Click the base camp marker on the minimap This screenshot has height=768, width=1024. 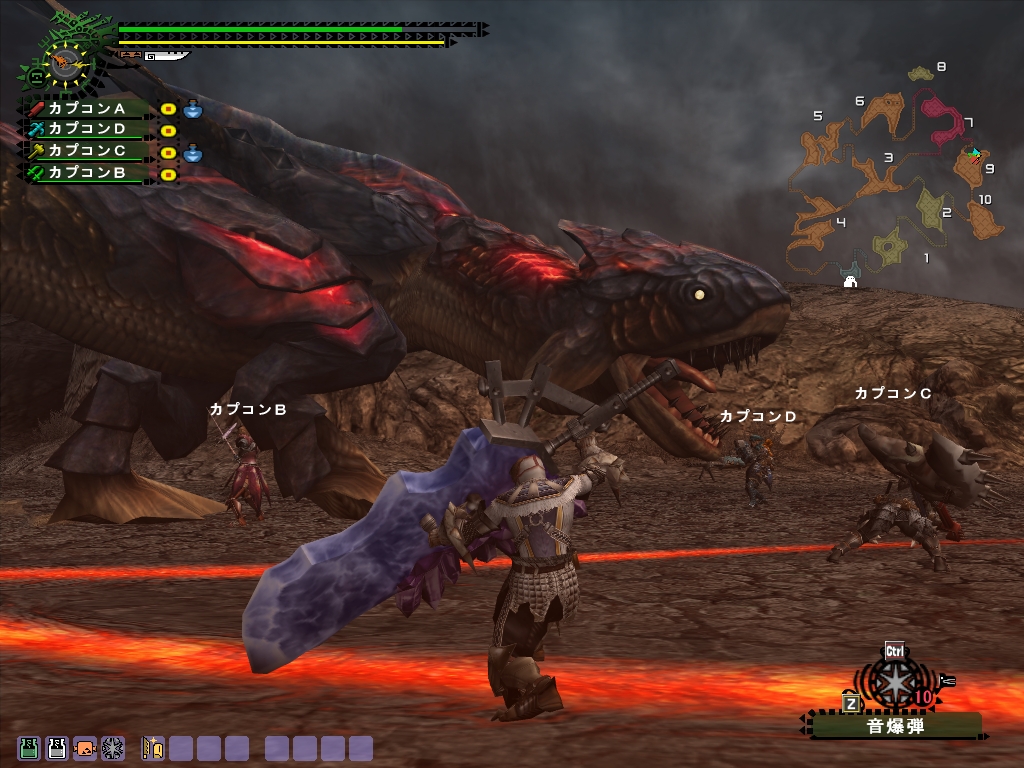coord(851,281)
